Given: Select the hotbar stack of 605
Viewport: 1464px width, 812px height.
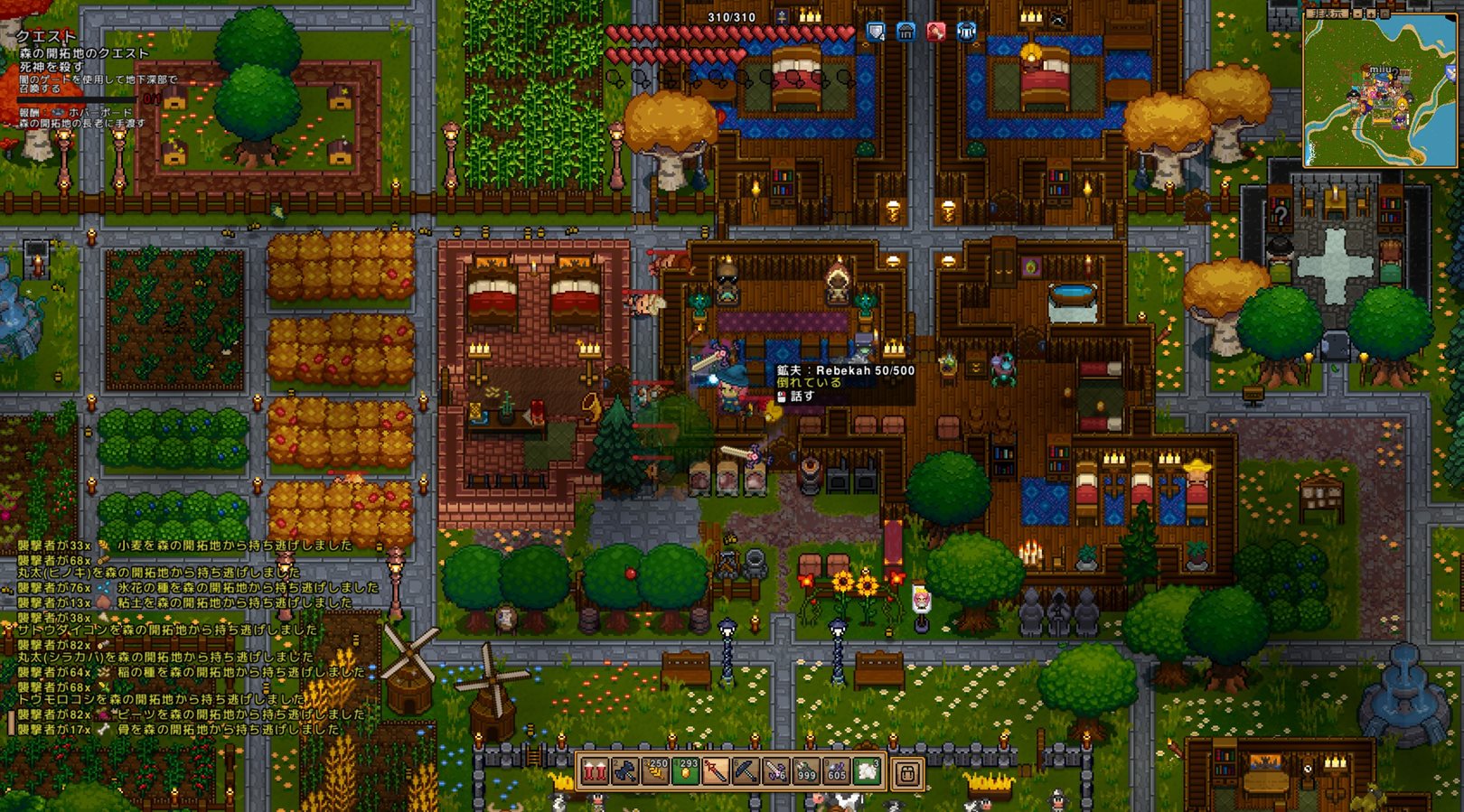Looking at the screenshot, I should pyautogui.click(x=837, y=772).
